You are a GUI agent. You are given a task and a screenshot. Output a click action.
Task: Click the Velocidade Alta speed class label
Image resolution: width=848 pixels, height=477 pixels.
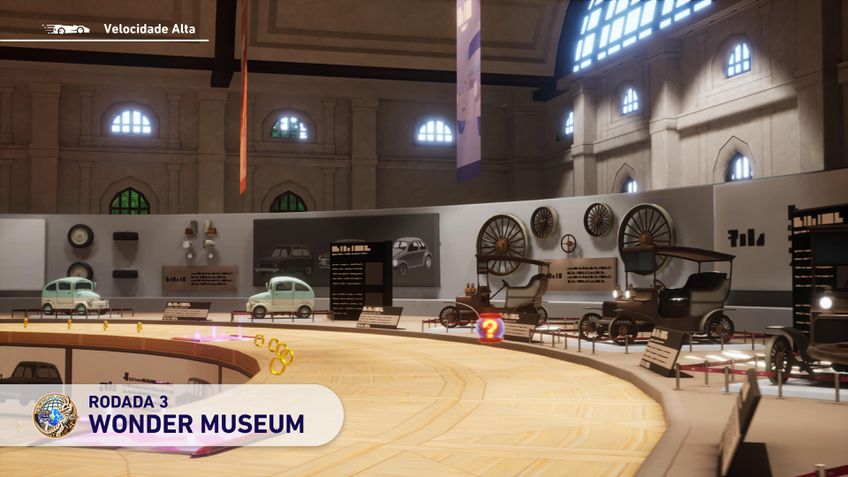149,29
